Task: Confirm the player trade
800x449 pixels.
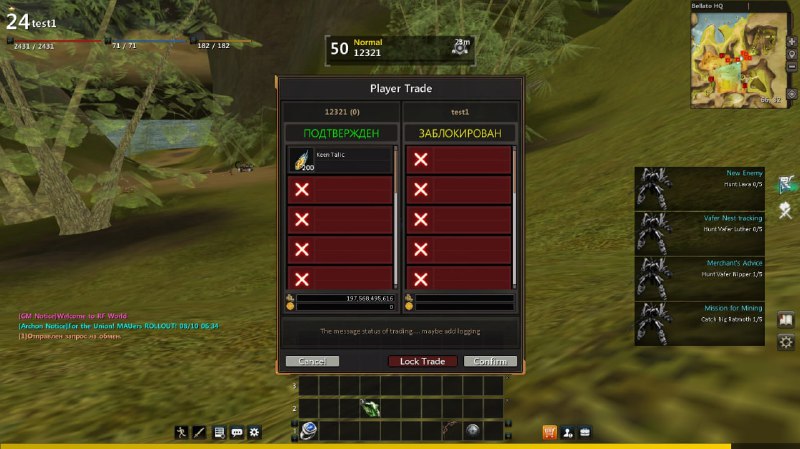Action: 490,361
